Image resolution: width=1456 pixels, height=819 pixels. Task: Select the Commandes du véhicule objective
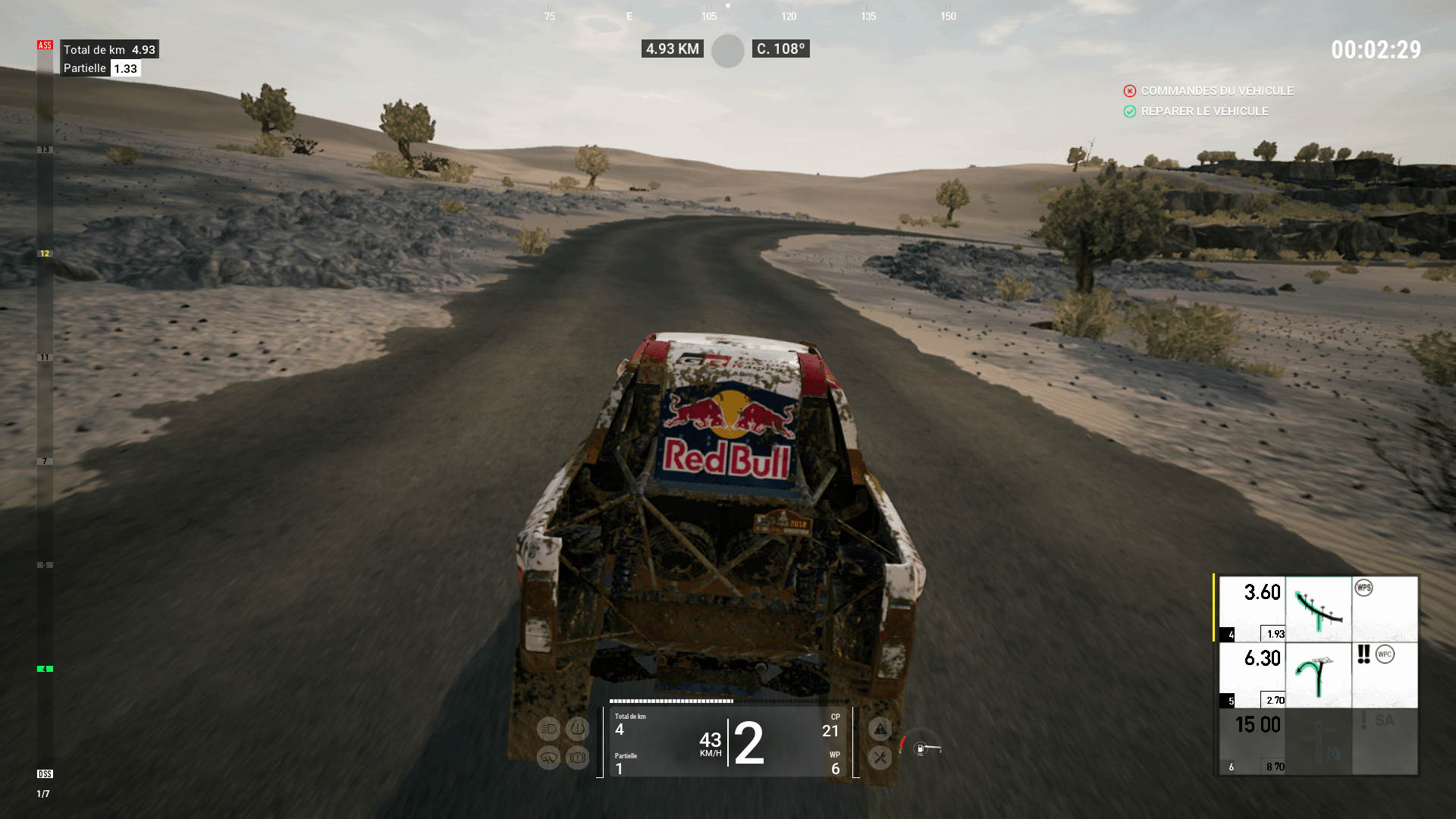pyautogui.click(x=1216, y=91)
